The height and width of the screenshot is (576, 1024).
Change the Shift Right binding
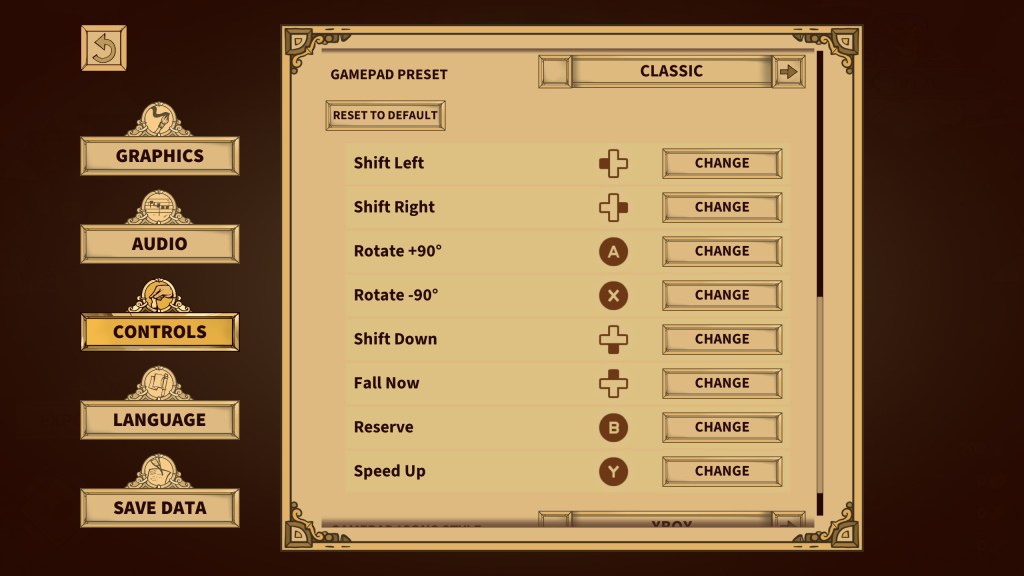tap(722, 207)
